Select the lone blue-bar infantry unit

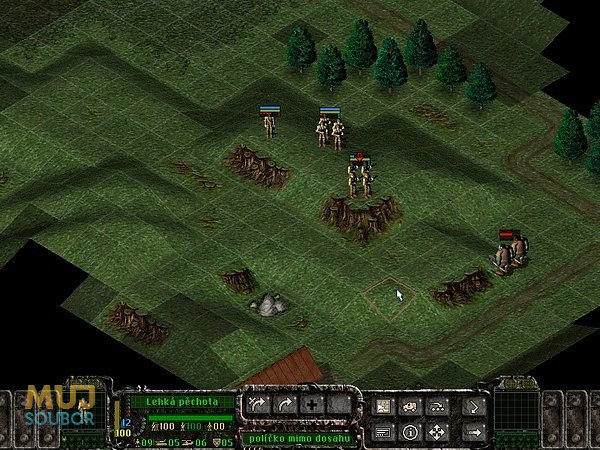(x=268, y=125)
